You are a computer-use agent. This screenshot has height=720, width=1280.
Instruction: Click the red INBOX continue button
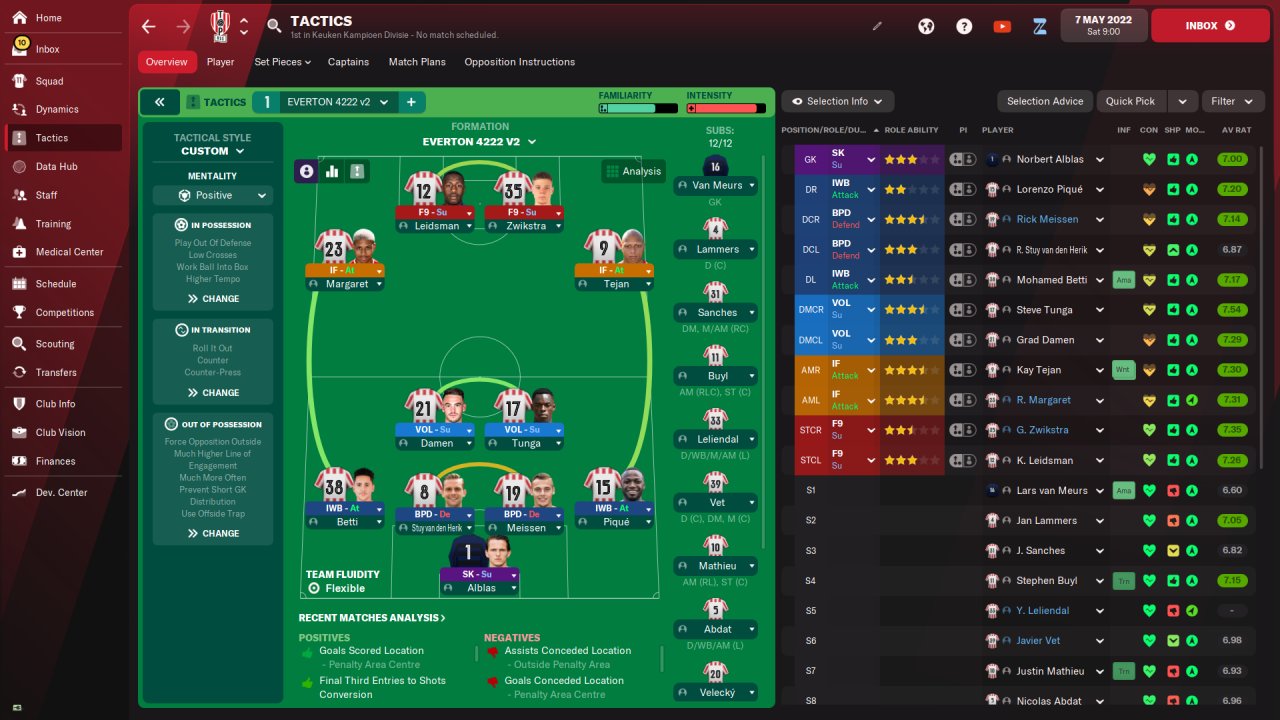pyautogui.click(x=1210, y=26)
